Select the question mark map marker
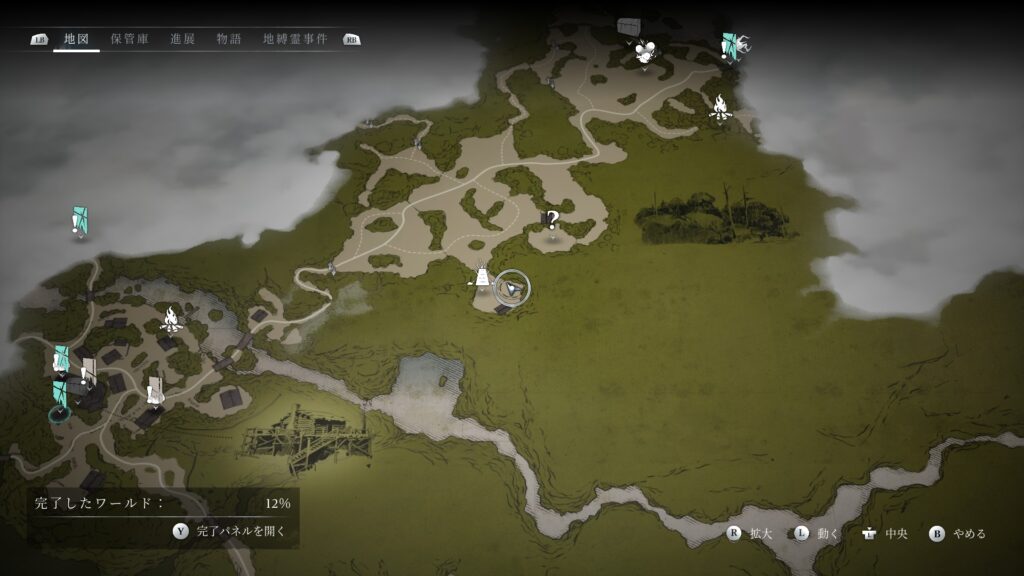Viewport: 1024px width, 576px height. click(551, 220)
